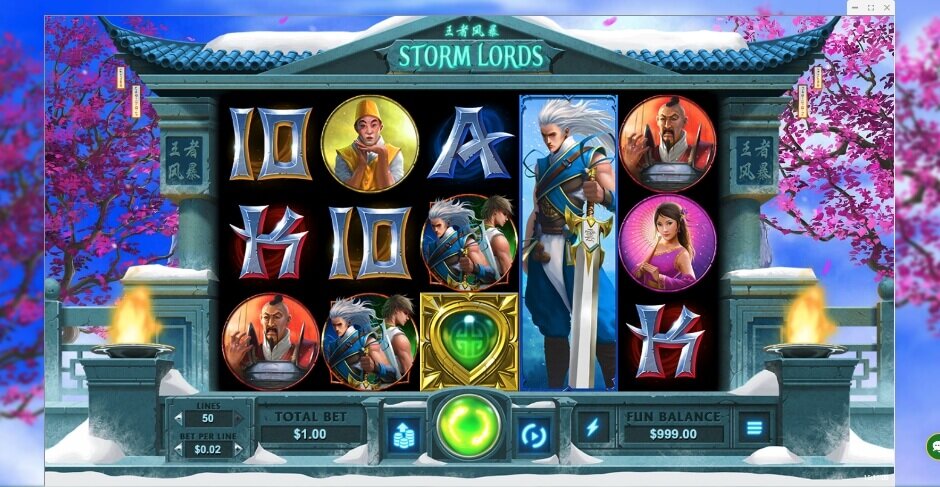Open the green chat bubble
Viewport: 940px width, 487px height.
pos(934,447)
